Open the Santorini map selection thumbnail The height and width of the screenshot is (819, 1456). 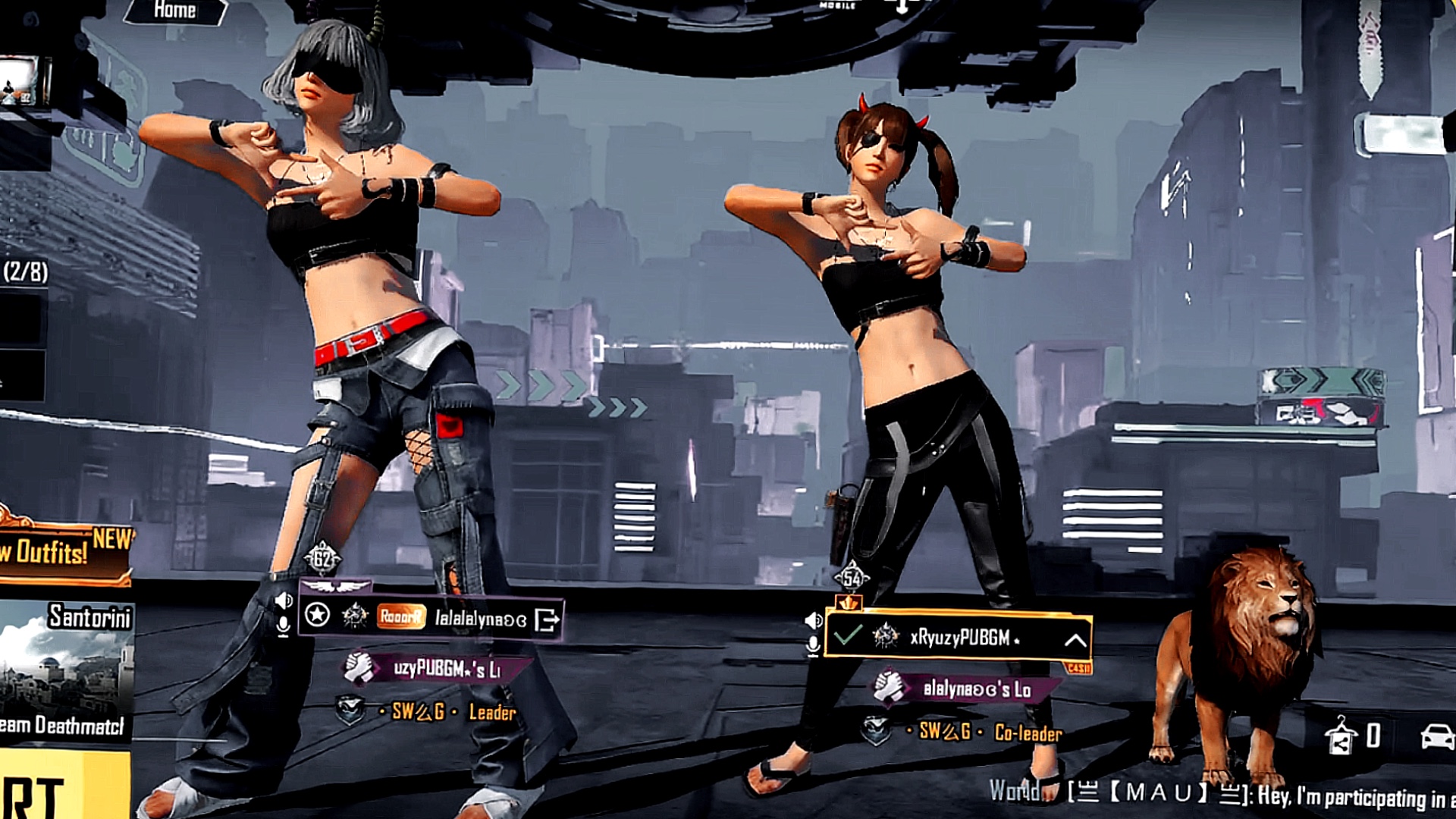click(67, 667)
